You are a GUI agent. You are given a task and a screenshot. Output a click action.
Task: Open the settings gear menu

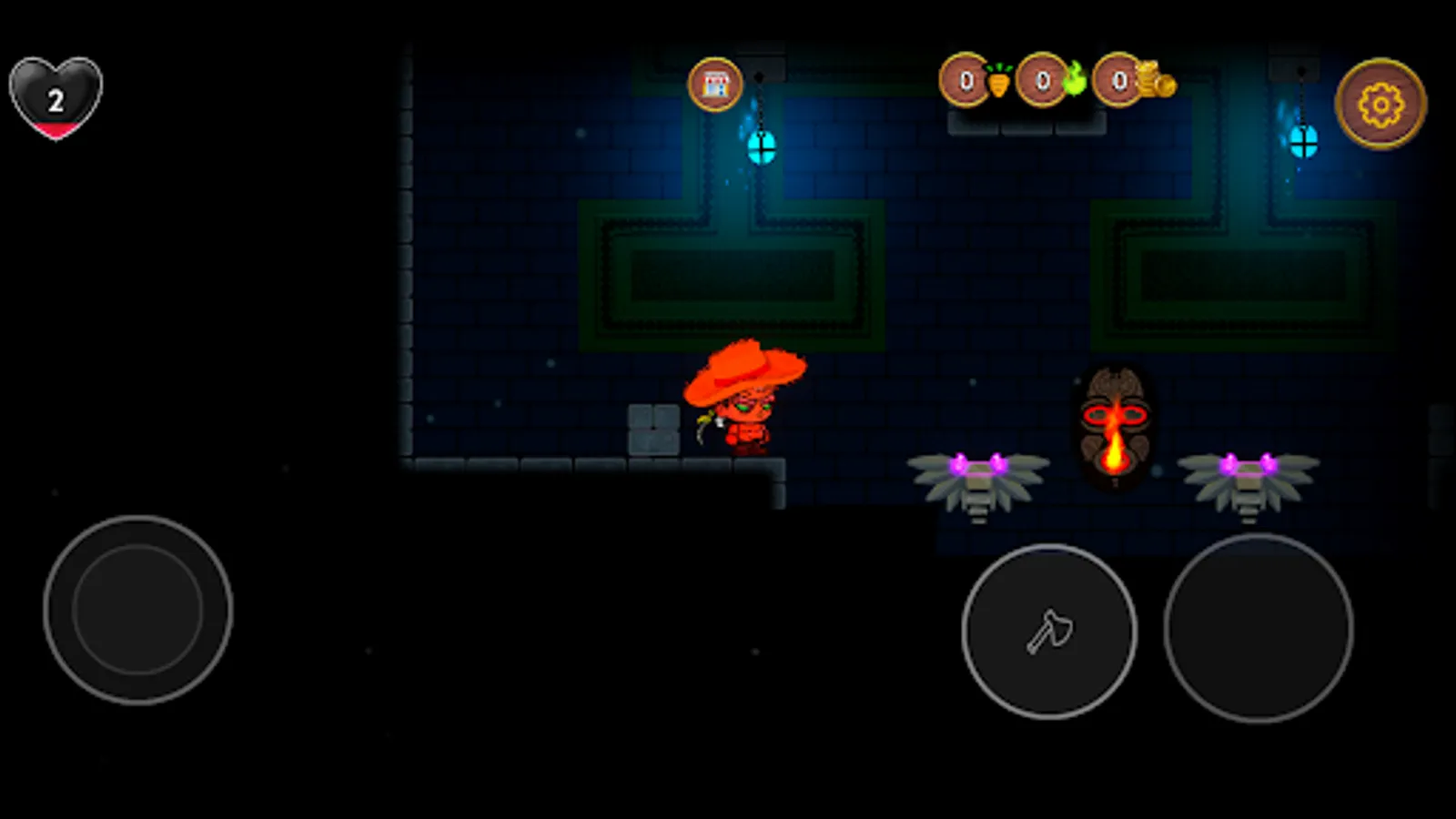[x=1380, y=105]
